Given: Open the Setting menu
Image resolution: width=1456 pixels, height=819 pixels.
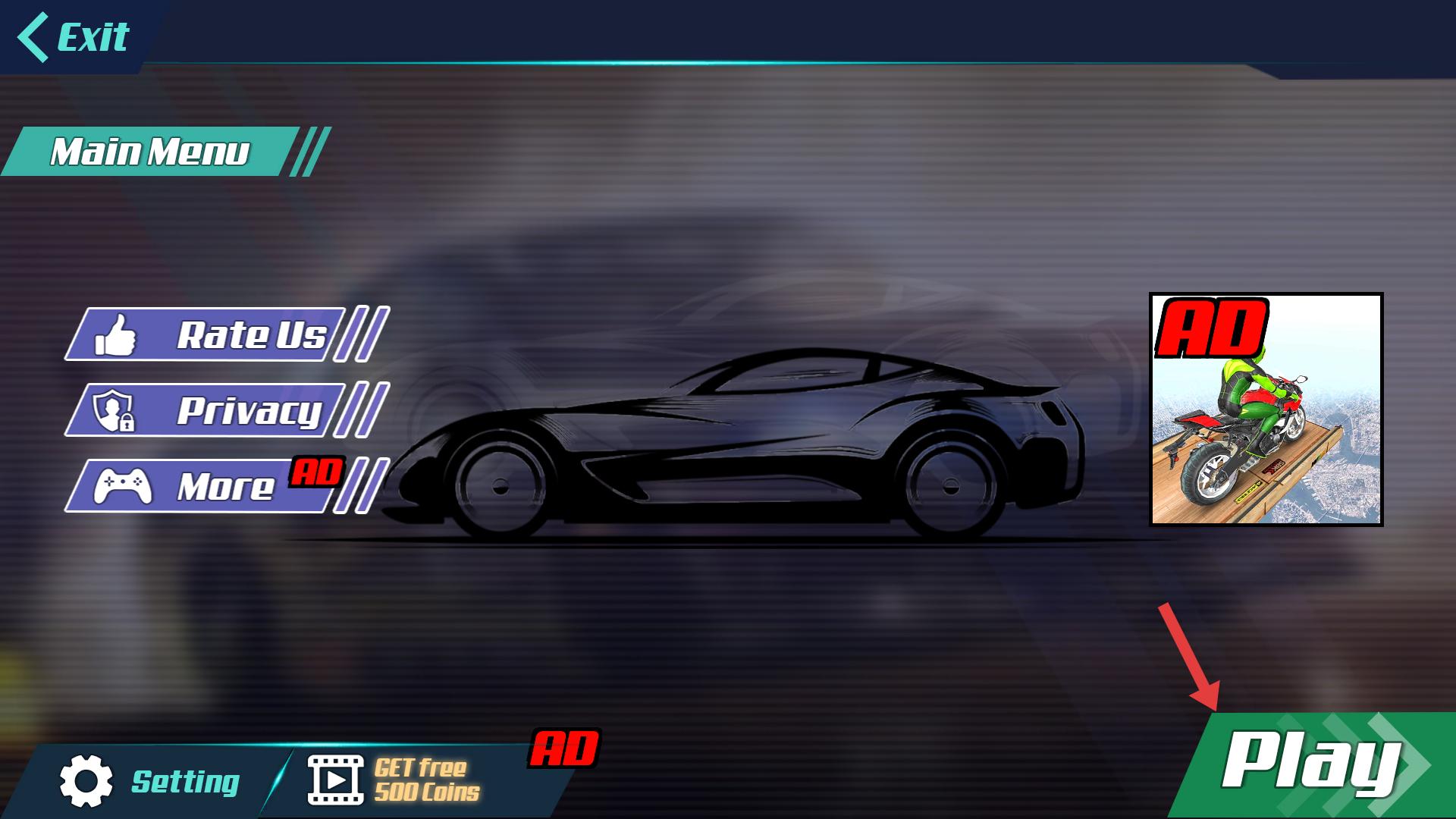Looking at the screenshot, I should (x=150, y=781).
